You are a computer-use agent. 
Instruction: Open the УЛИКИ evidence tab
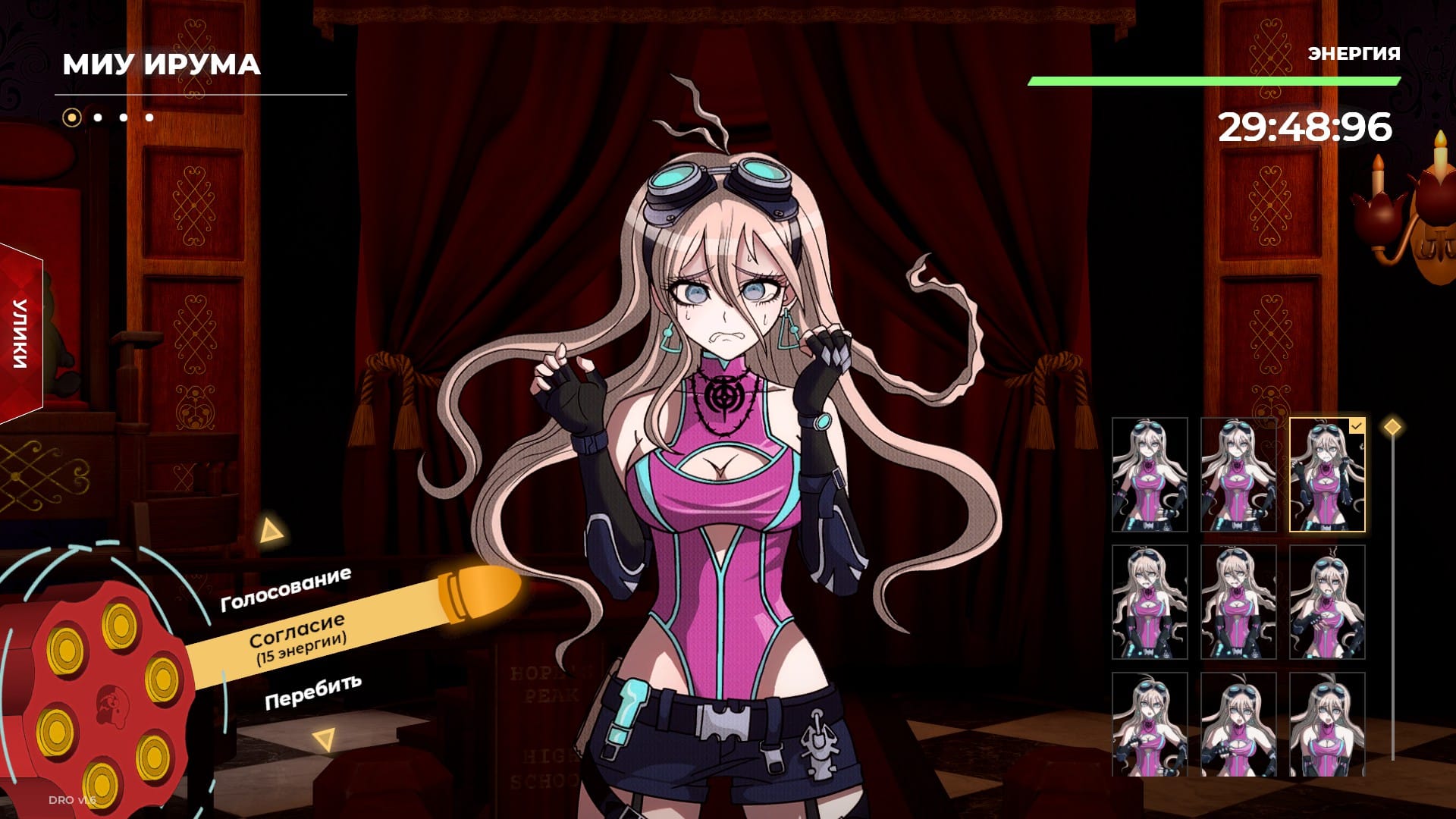tap(20, 334)
